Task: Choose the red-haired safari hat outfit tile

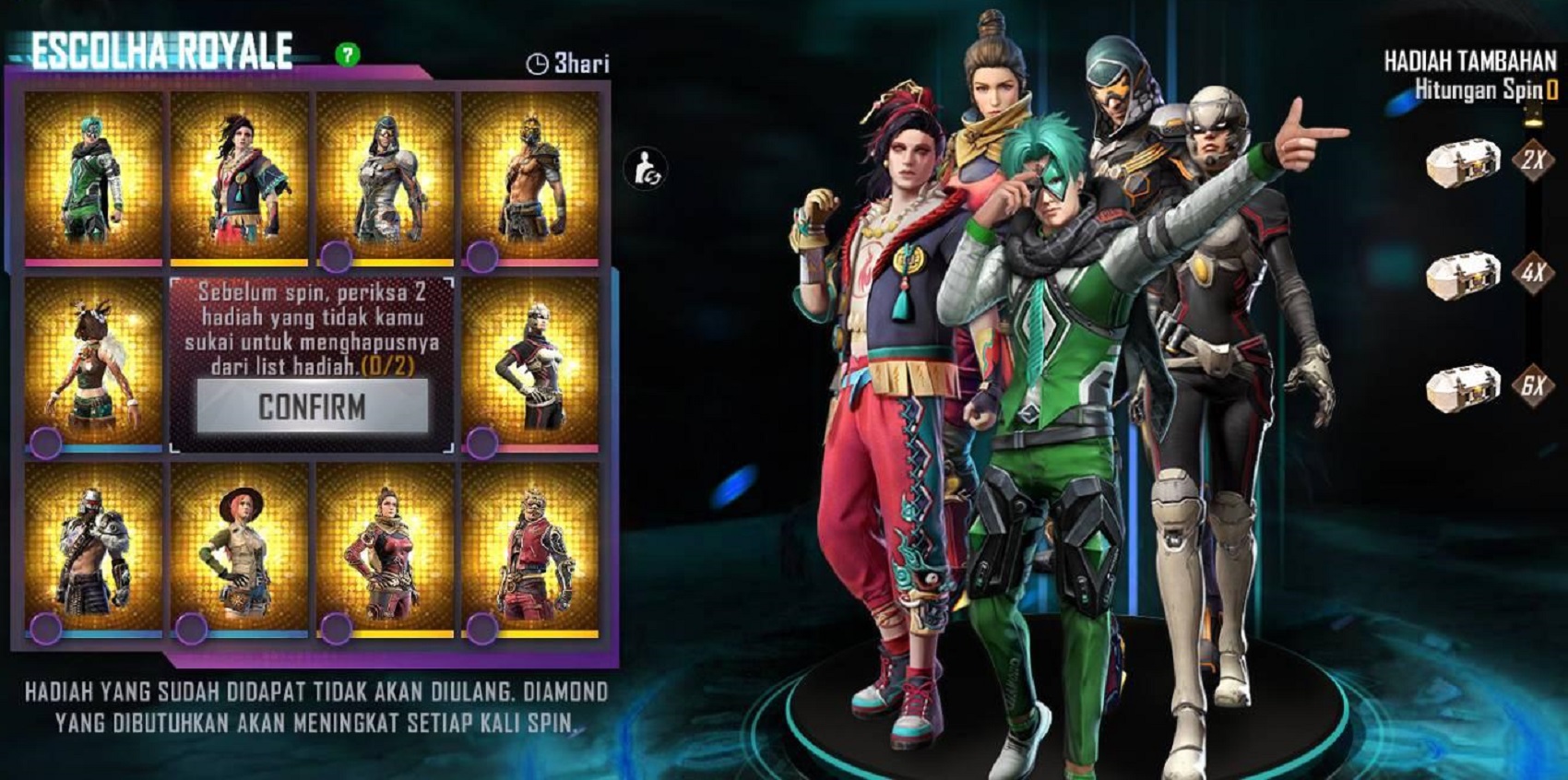Action: click(x=239, y=550)
